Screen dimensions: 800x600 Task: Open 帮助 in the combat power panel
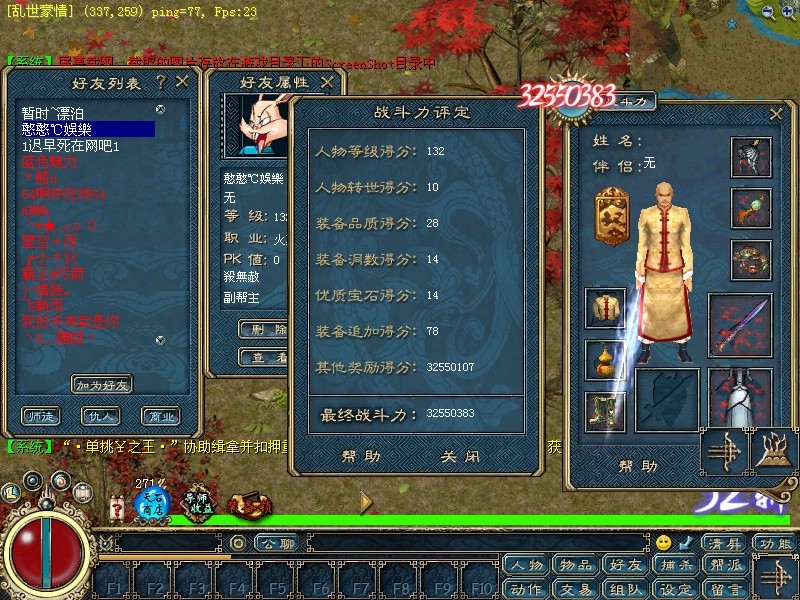click(360, 456)
